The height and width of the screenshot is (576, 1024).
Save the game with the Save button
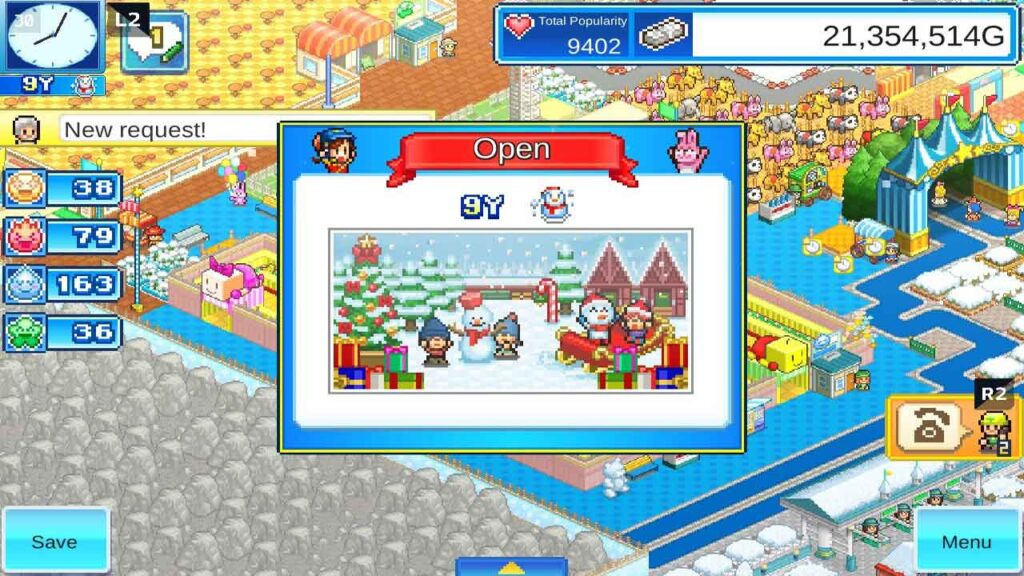[x=55, y=541]
